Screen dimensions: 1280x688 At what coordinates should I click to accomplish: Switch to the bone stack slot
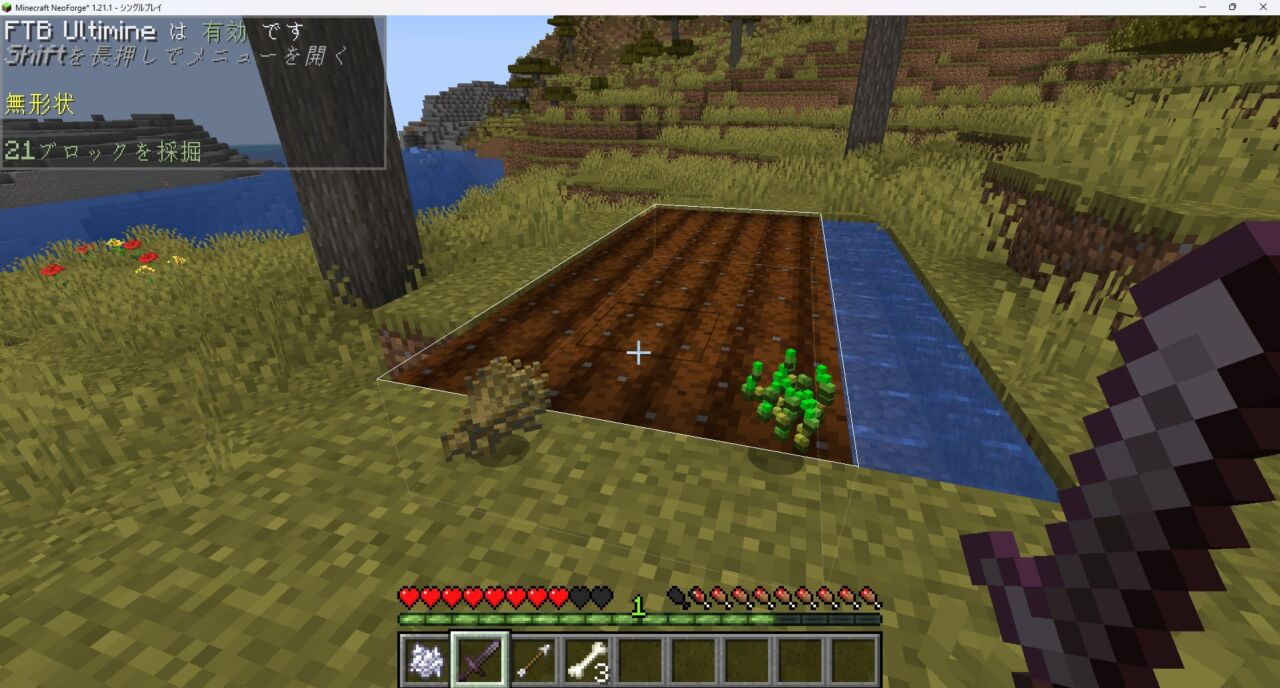tap(588, 660)
